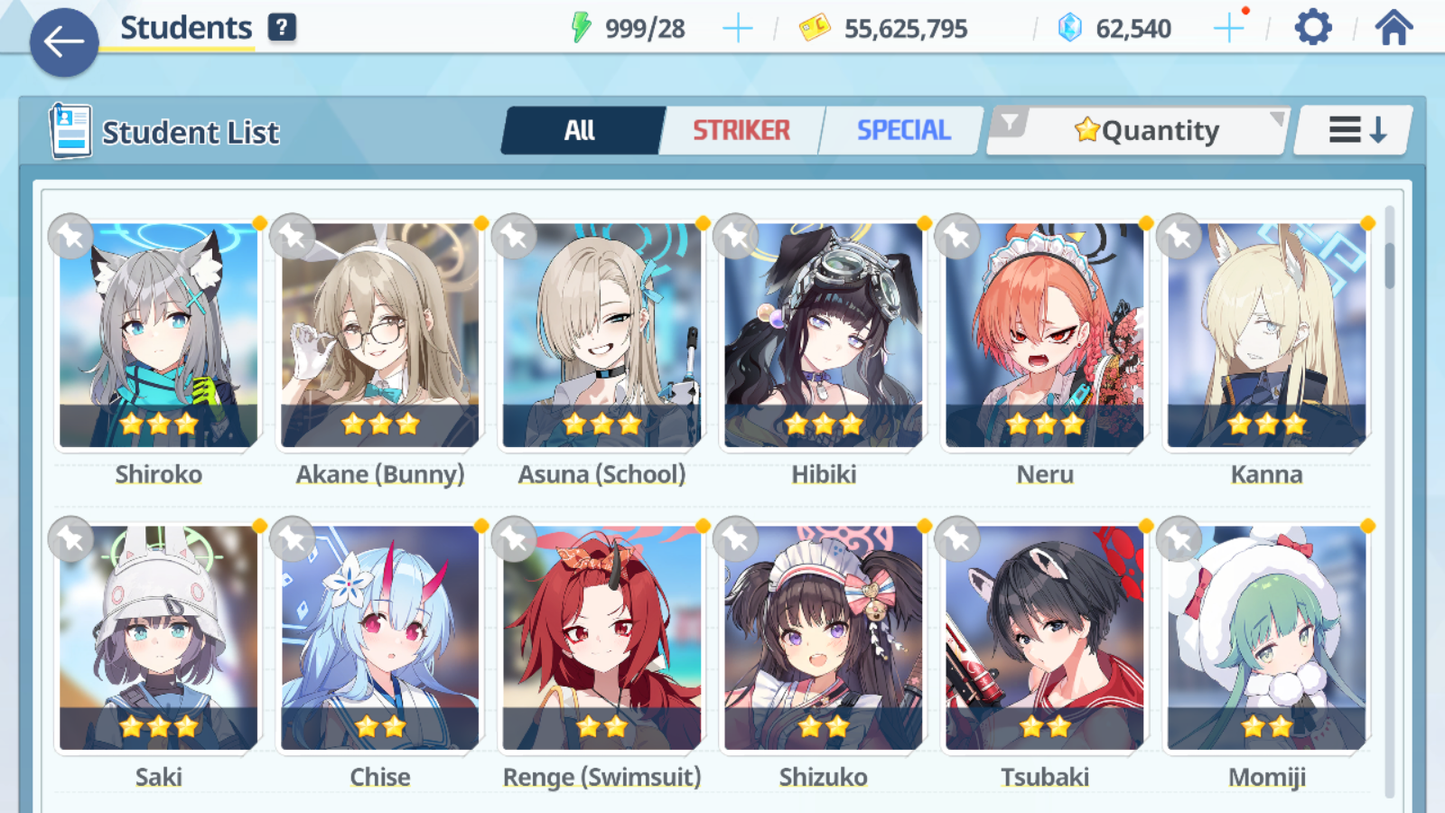Click the credits coin icon

coord(816,28)
